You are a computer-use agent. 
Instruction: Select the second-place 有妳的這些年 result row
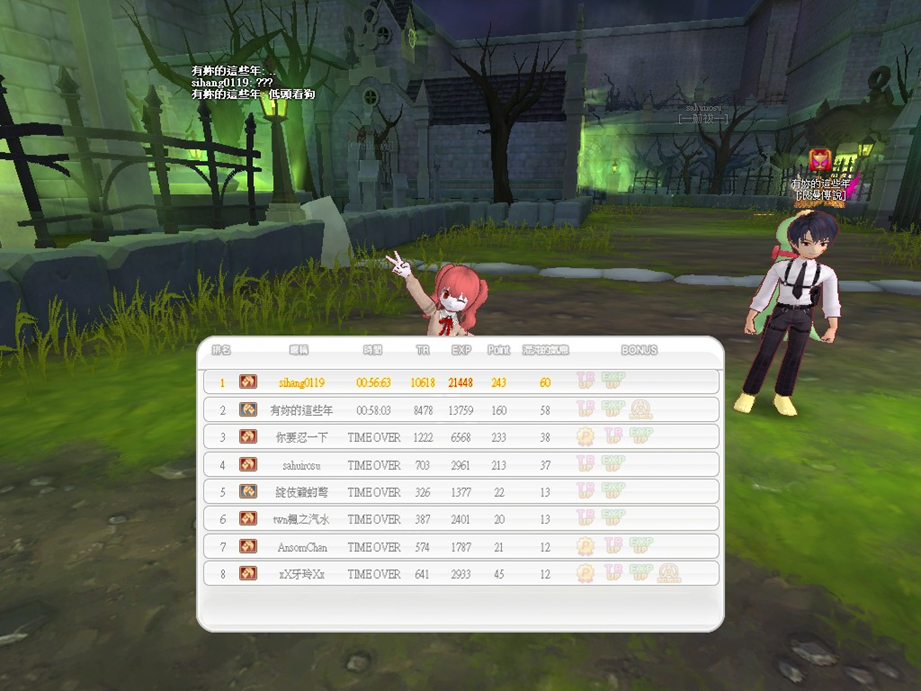tap(460, 410)
